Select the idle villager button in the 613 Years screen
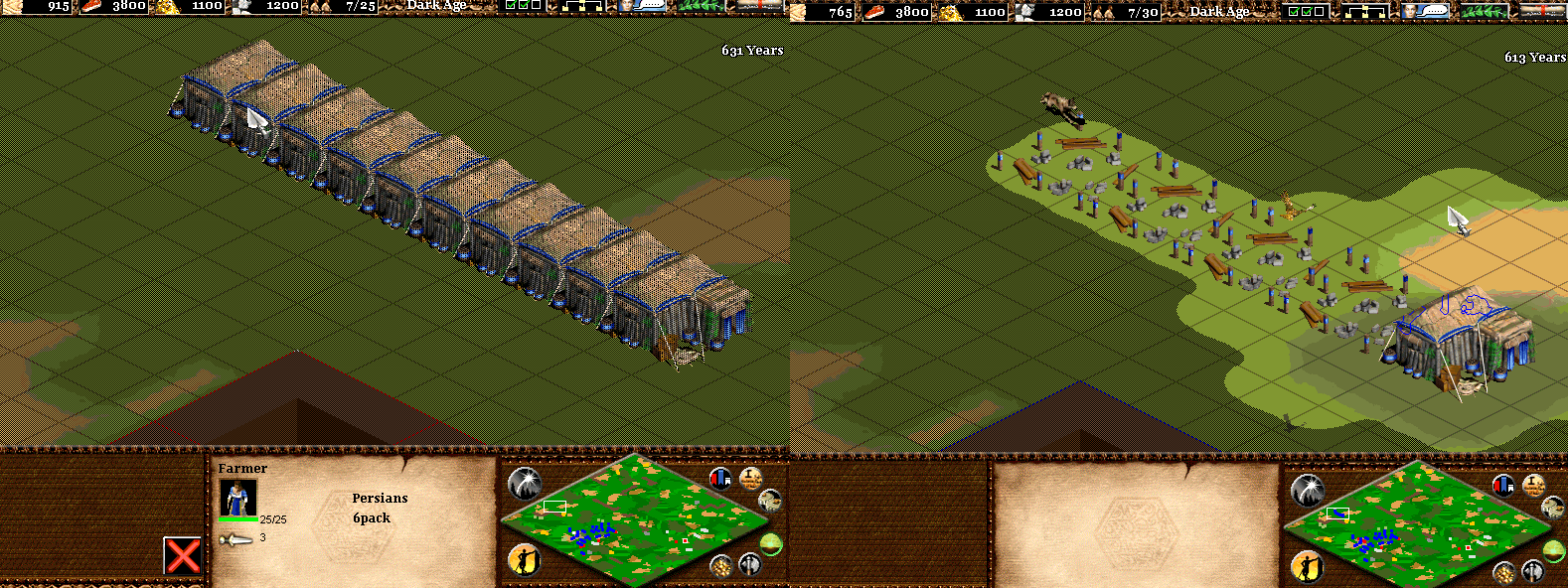Image resolution: width=1568 pixels, height=588 pixels. click(x=1308, y=567)
